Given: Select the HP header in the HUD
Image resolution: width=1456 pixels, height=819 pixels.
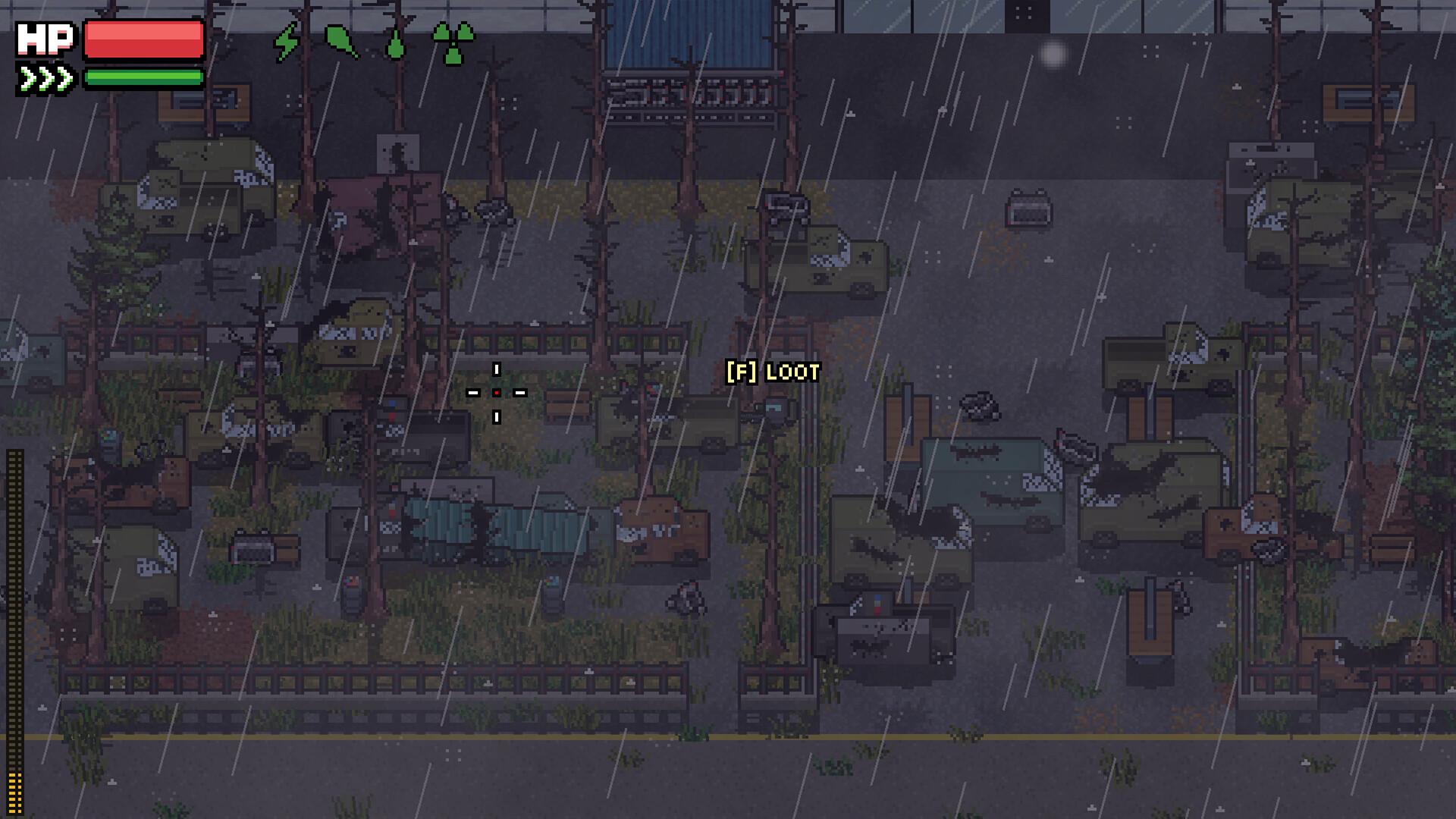Looking at the screenshot, I should click(47, 38).
